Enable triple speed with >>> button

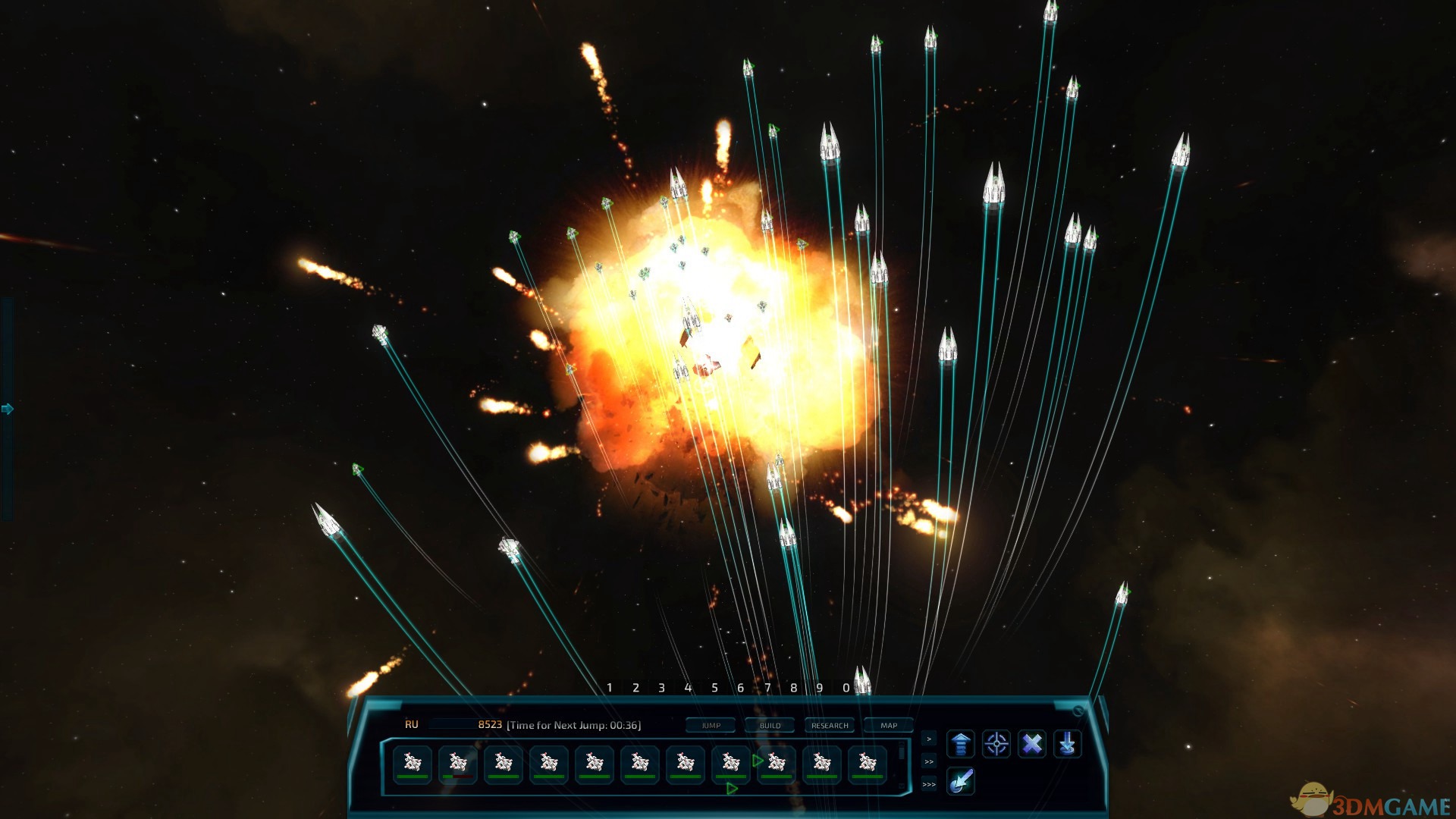[929, 786]
